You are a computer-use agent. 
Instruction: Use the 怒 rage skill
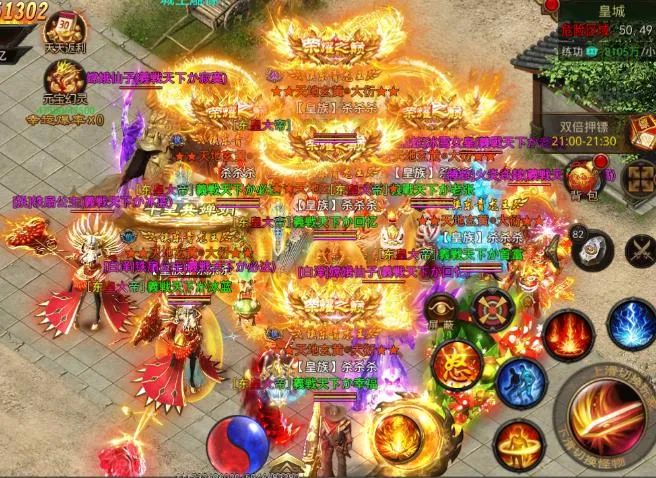point(456,361)
